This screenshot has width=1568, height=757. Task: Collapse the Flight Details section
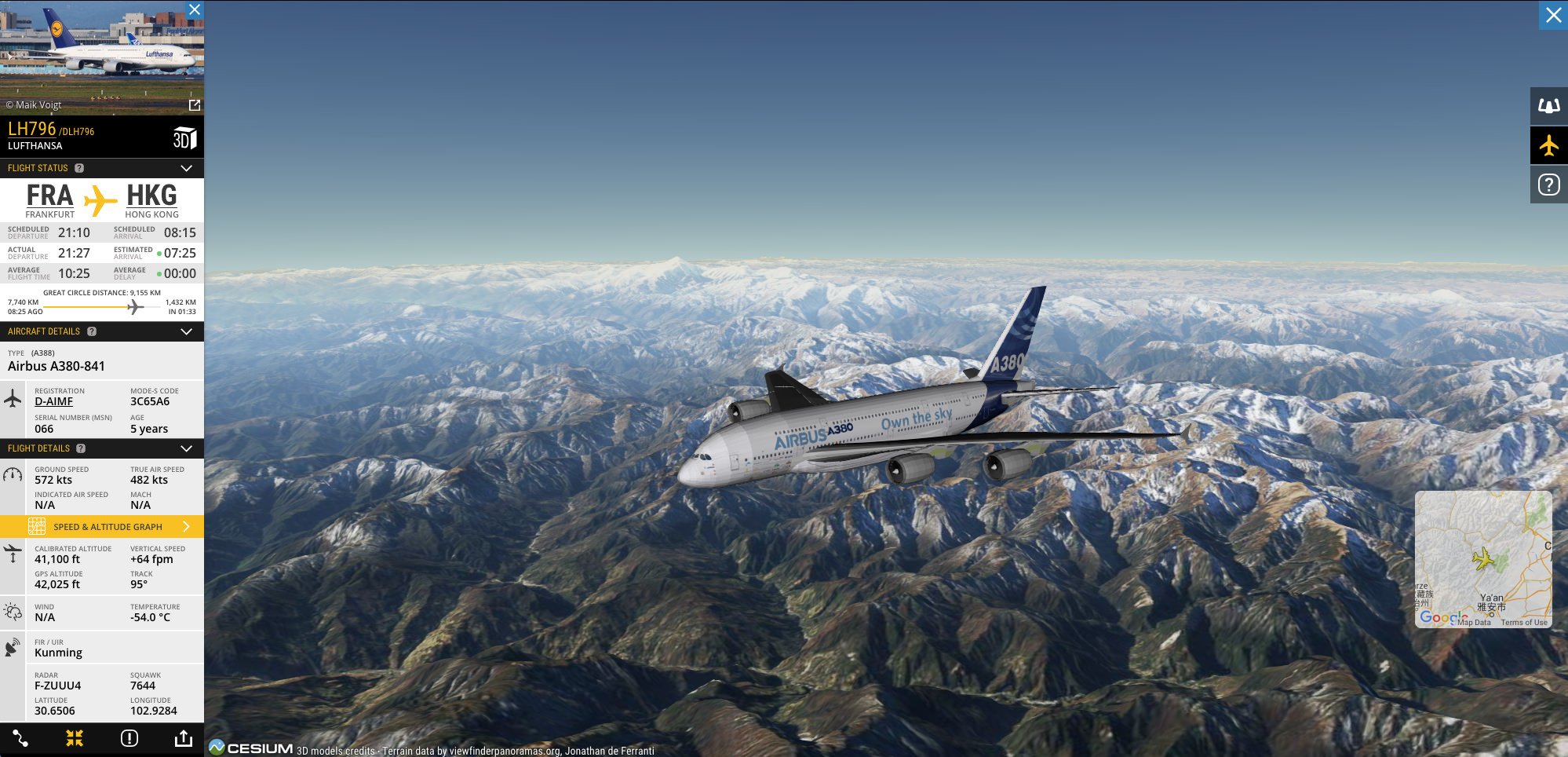(186, 448)
